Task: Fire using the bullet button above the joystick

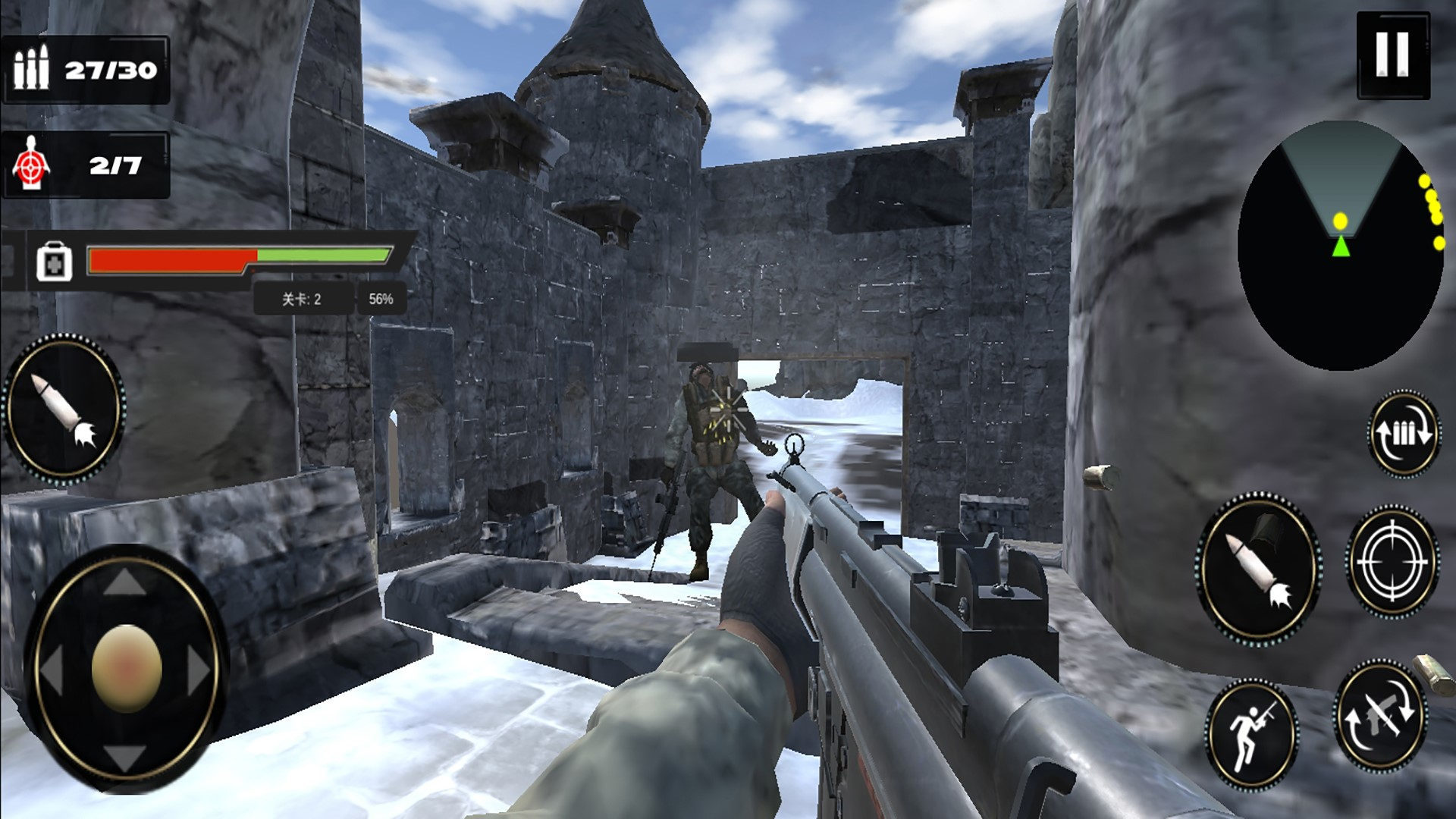Action: [x=64, y=409]
